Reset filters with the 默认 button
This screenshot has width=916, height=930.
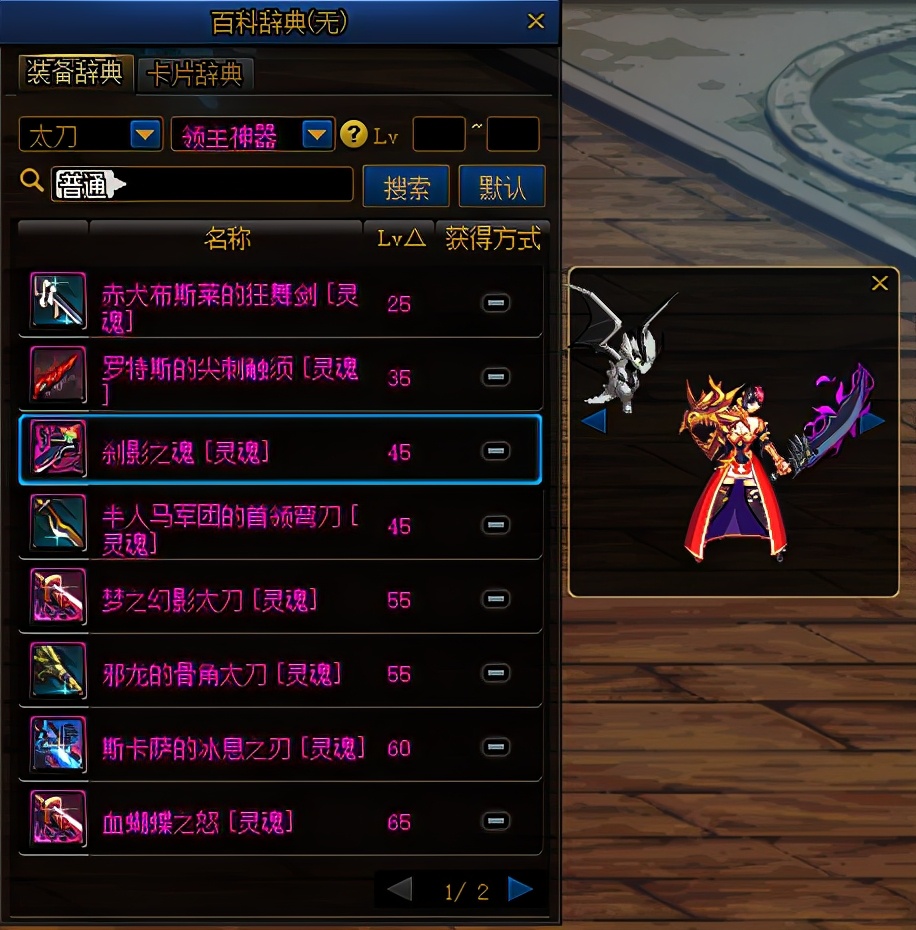point(502,186)
